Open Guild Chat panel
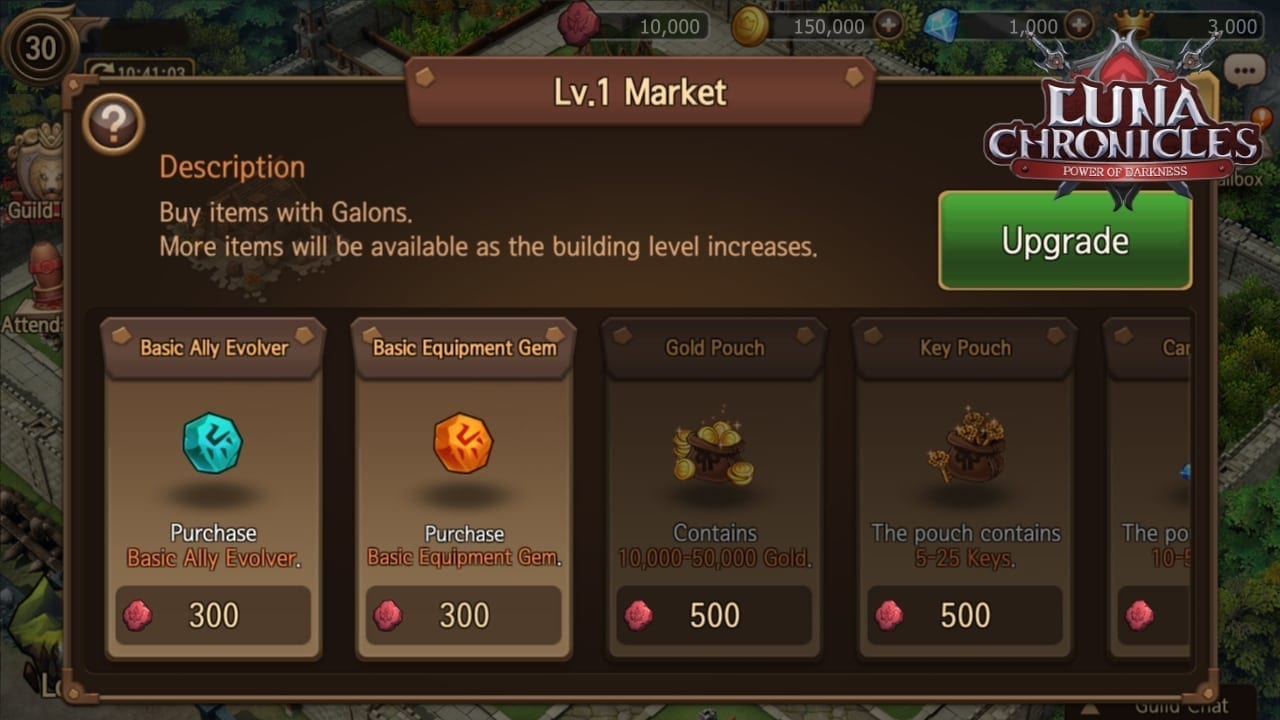This screenshot has height=720, width=1280. pos(1180,706)
